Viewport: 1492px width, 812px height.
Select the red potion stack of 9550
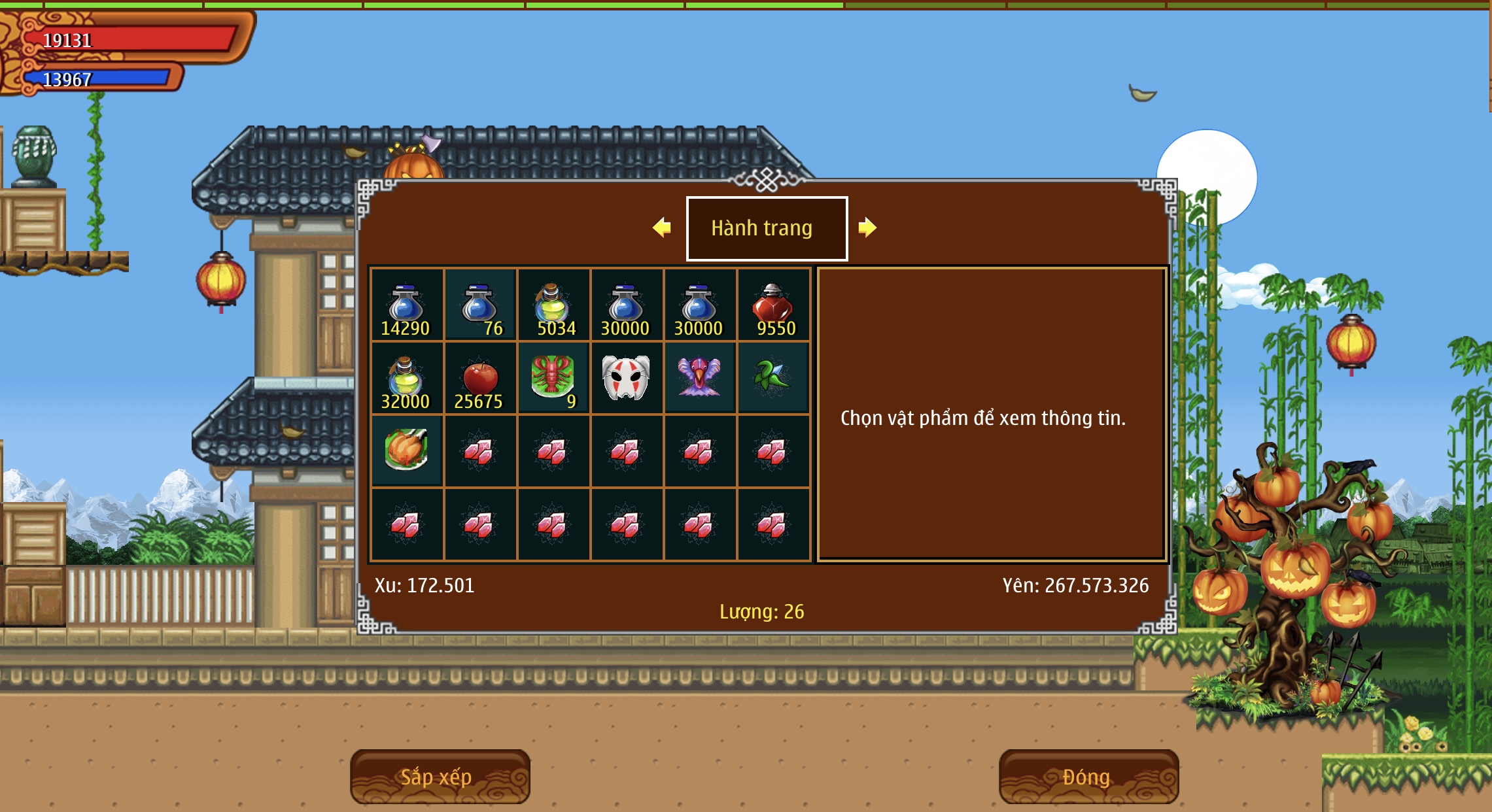[x=772, y=305]
